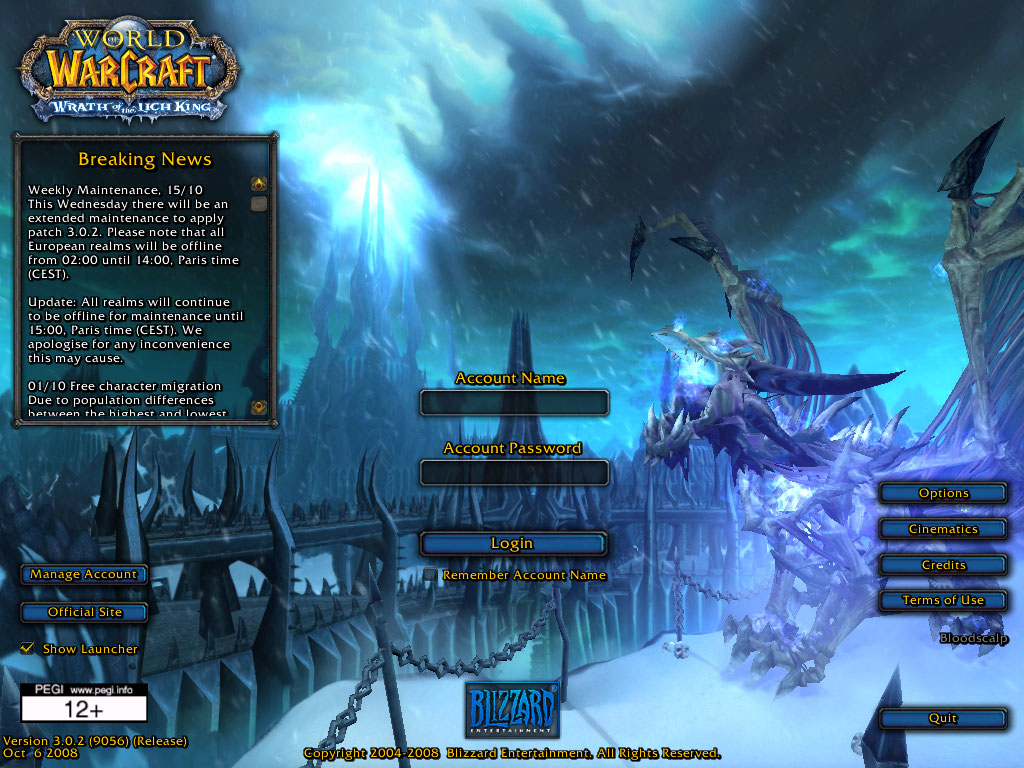The image size is (1024, 768).
Task: View the Cinematics
Action: (943, 529)
